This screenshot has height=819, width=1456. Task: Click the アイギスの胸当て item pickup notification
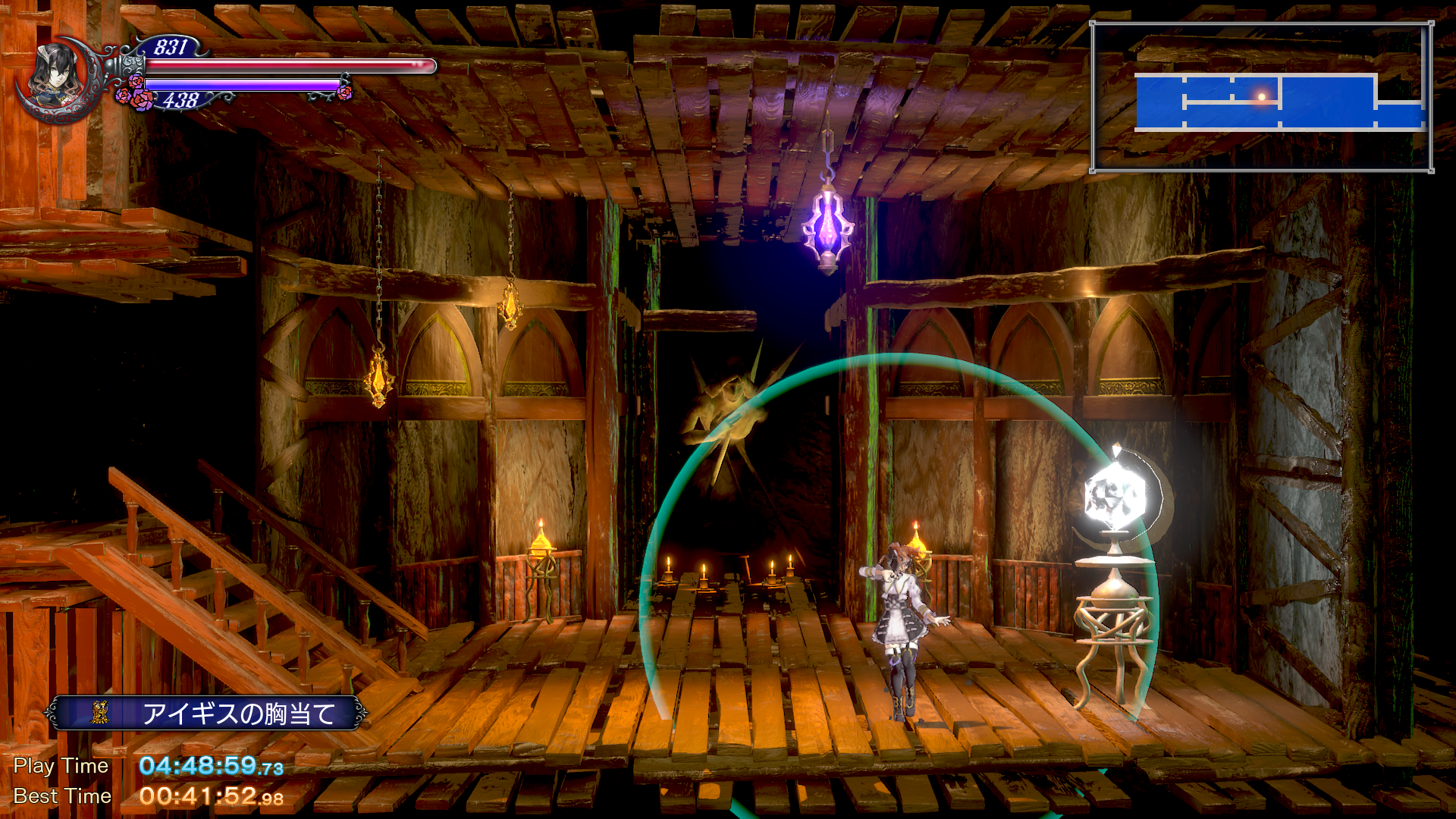[x=206, y=713]
